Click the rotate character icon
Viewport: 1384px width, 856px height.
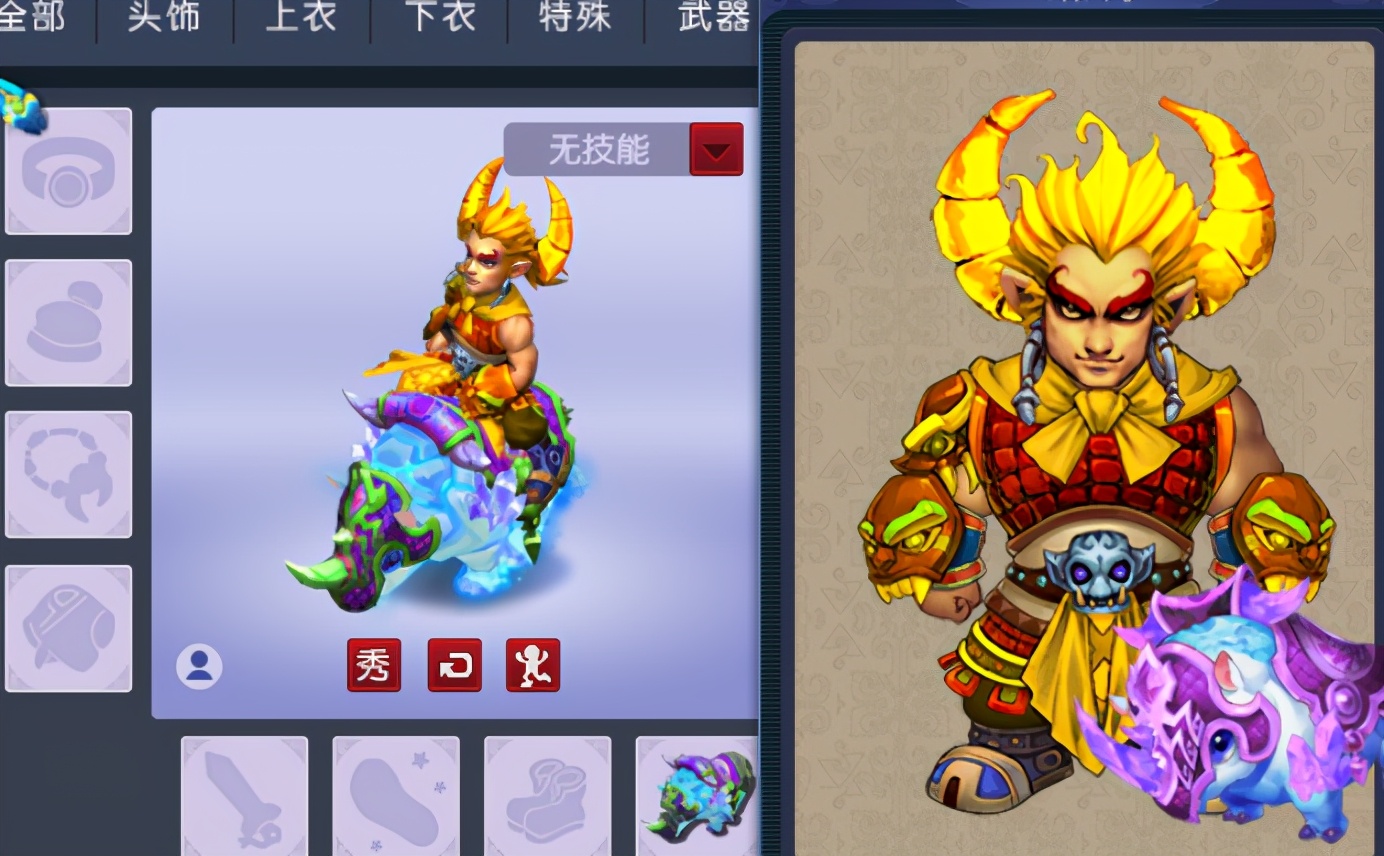(x=454, y=664)
